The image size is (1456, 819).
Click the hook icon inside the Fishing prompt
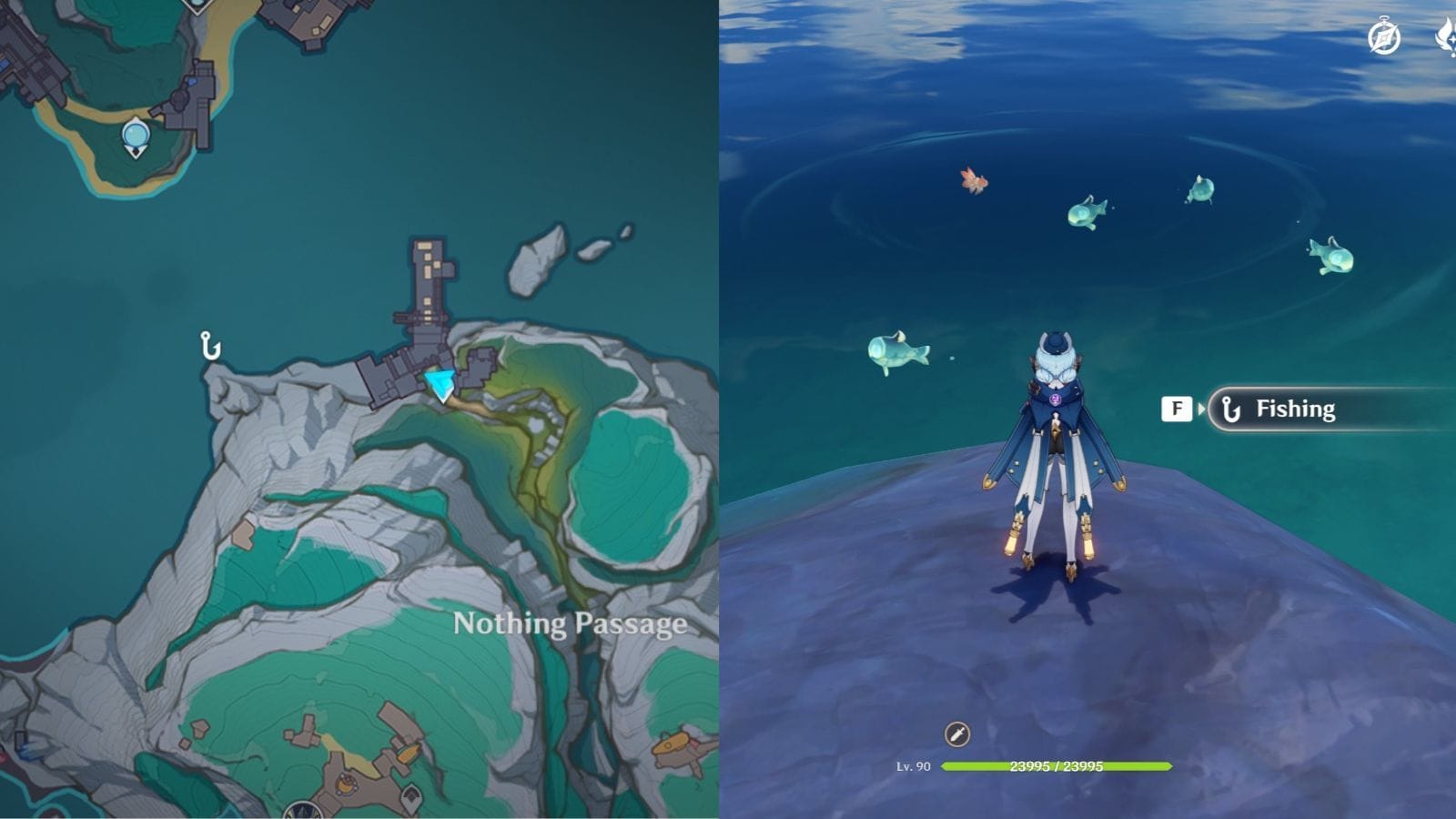click(x=1233, y=409)
